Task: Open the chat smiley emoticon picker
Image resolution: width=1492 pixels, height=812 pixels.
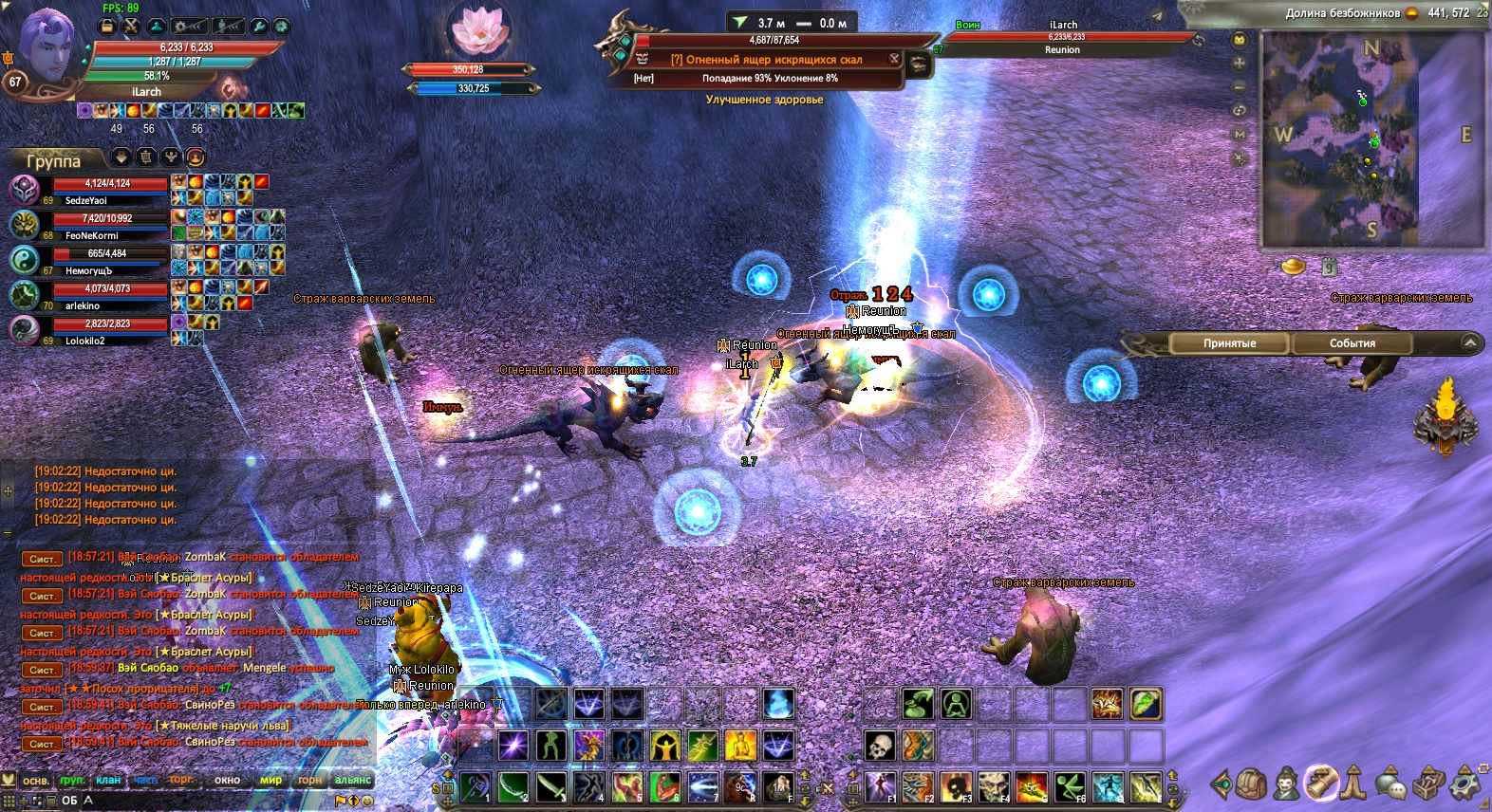Action: 367,801
